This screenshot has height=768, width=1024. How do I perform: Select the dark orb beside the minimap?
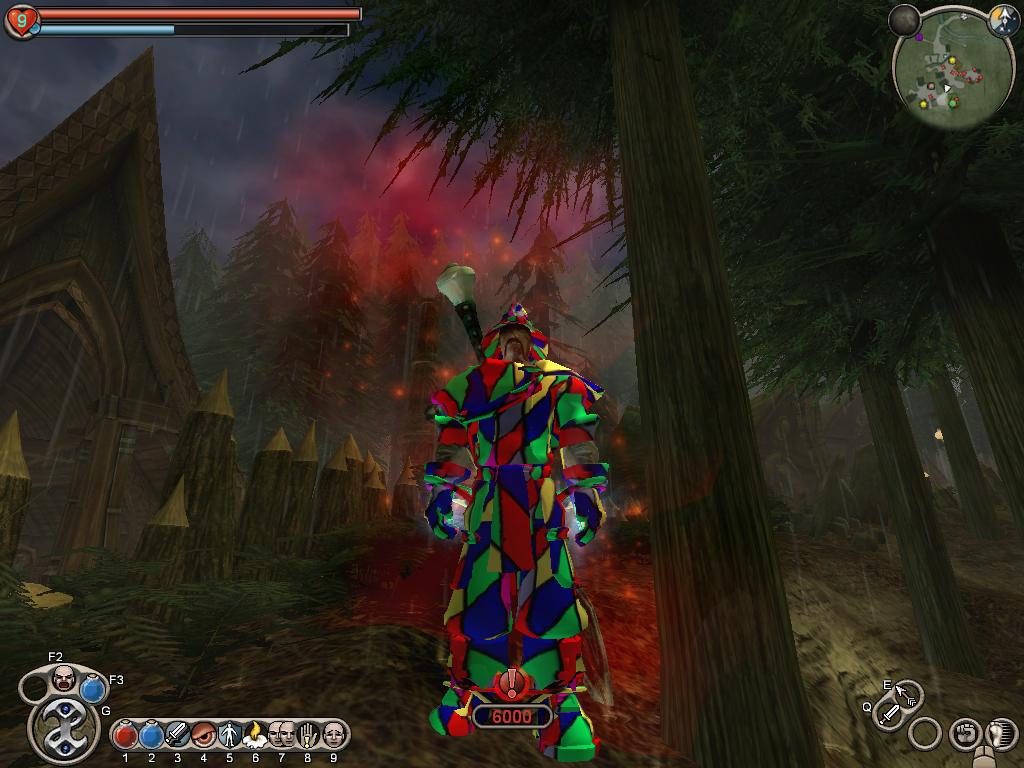click(904, 19)
